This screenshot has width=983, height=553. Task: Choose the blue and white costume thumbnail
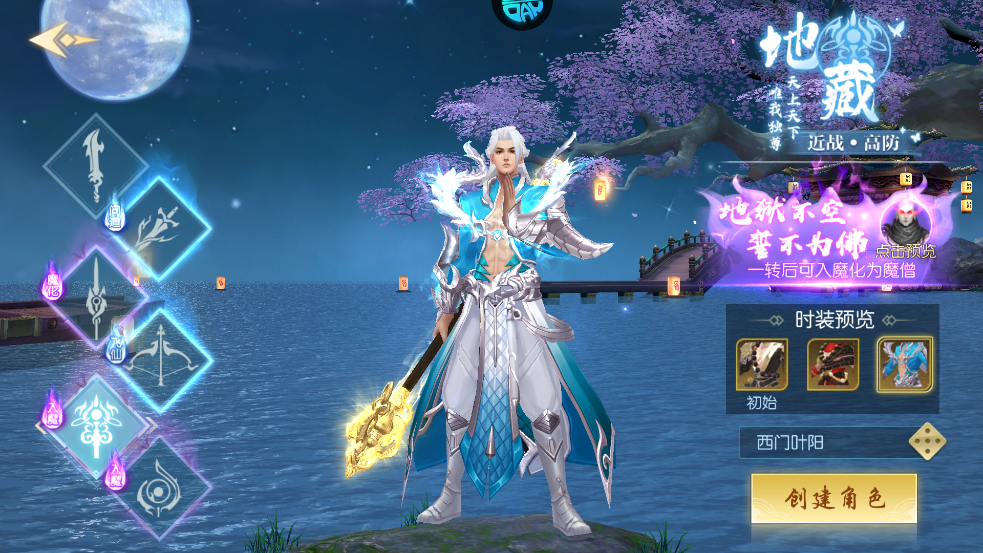tap(904, 365)
